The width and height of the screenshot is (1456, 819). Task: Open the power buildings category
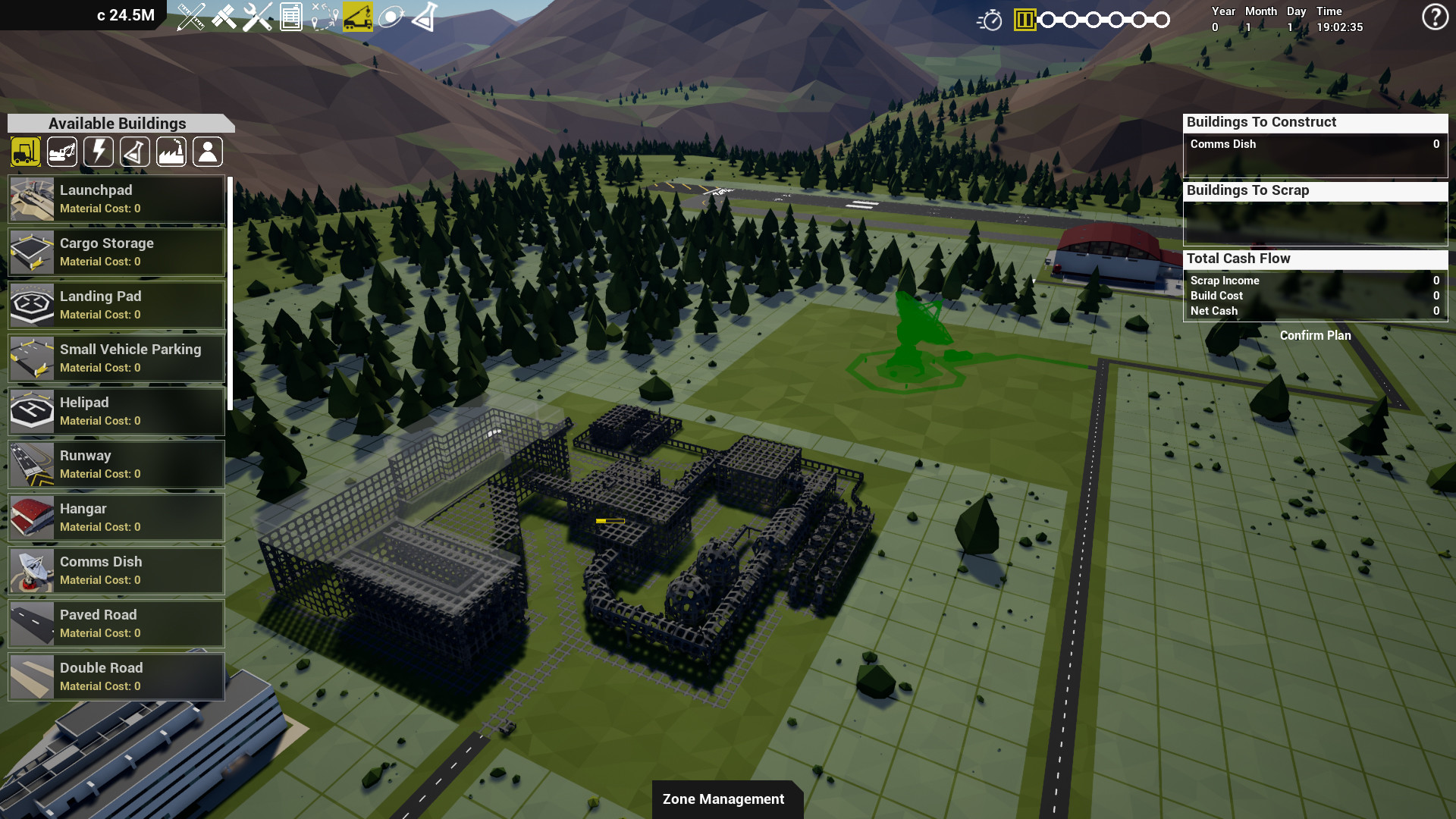(x=98, y=152)
